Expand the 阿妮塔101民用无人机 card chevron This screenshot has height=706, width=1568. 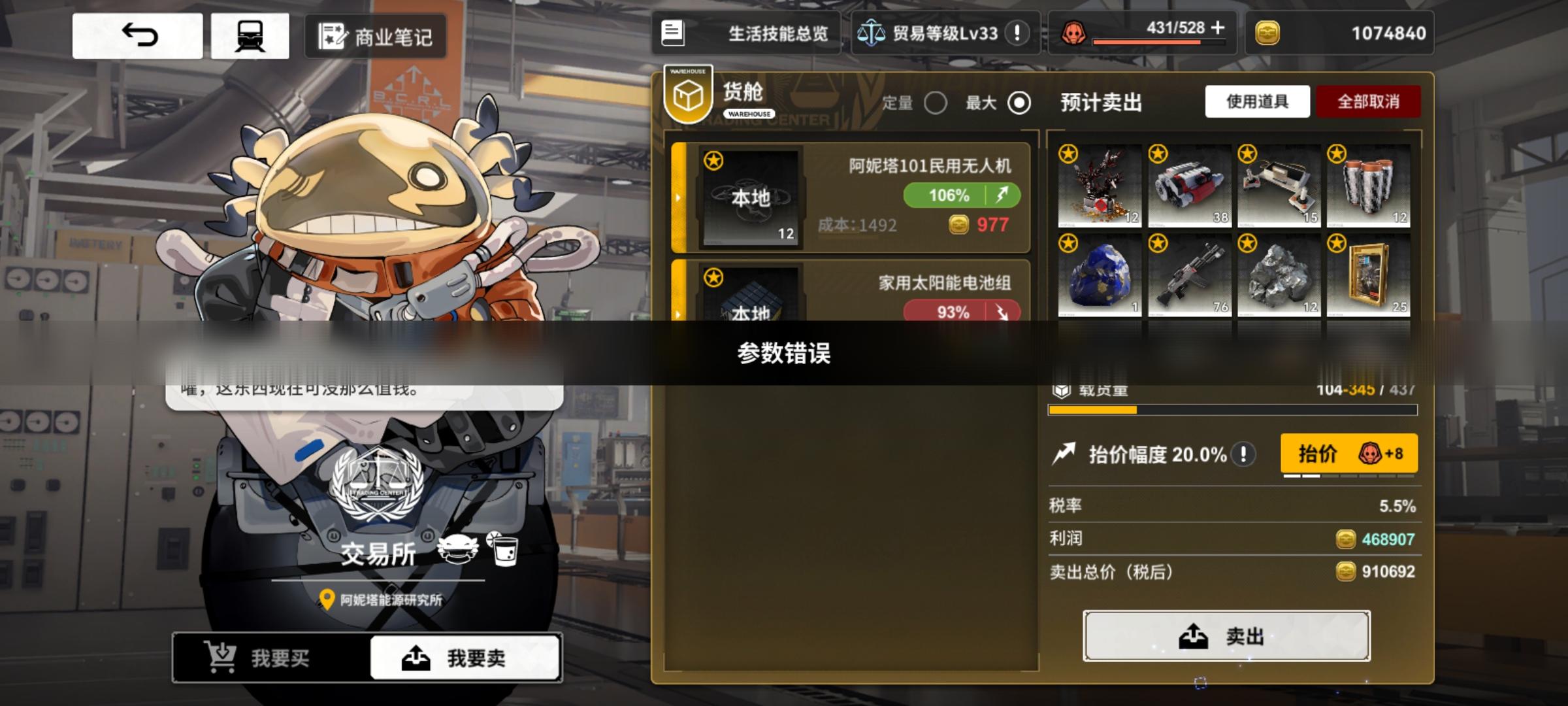[x=679, y=197]
